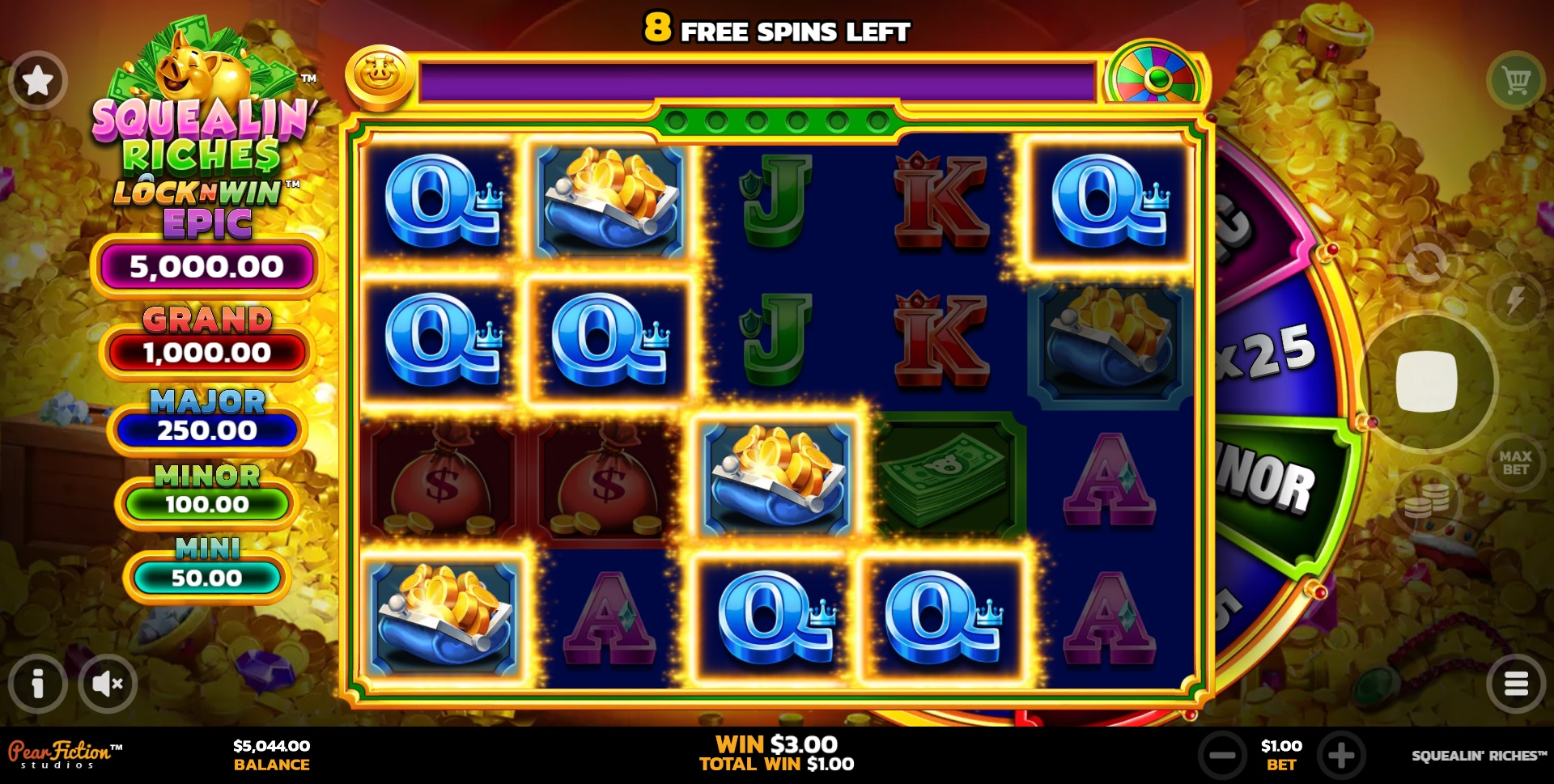Open the game info panel
This screenshot has width=1554, height=784.
coord(37,684)
